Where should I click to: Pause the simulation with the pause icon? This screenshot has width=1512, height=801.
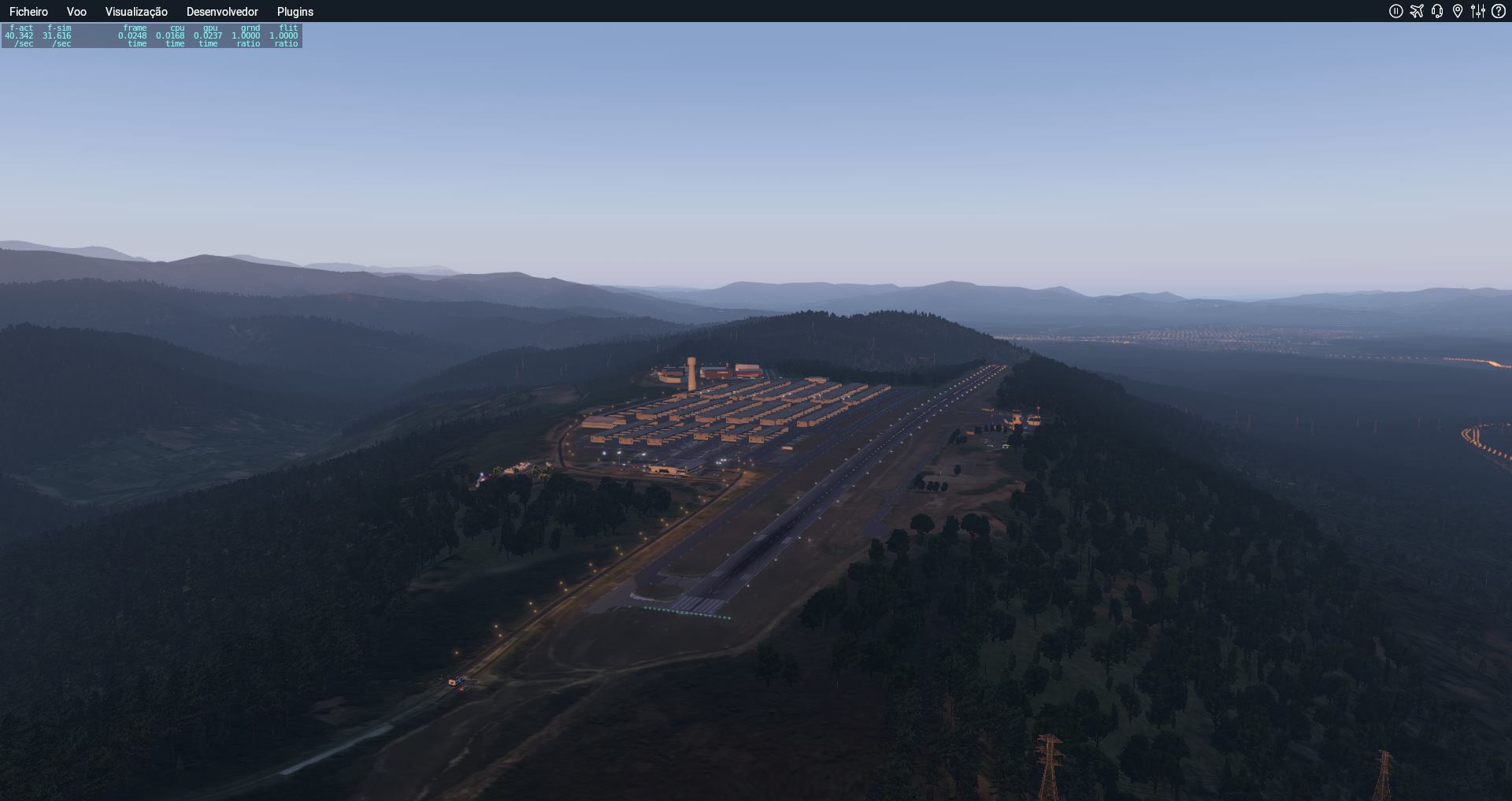point(1396,11)
